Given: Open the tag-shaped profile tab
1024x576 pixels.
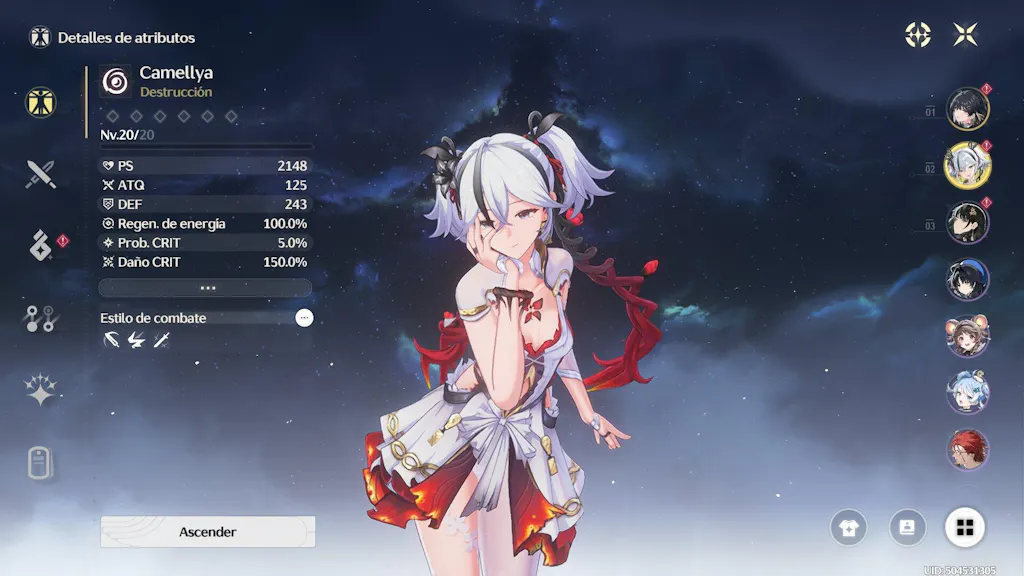Looking at the screenshot, I should click(41, 463).
